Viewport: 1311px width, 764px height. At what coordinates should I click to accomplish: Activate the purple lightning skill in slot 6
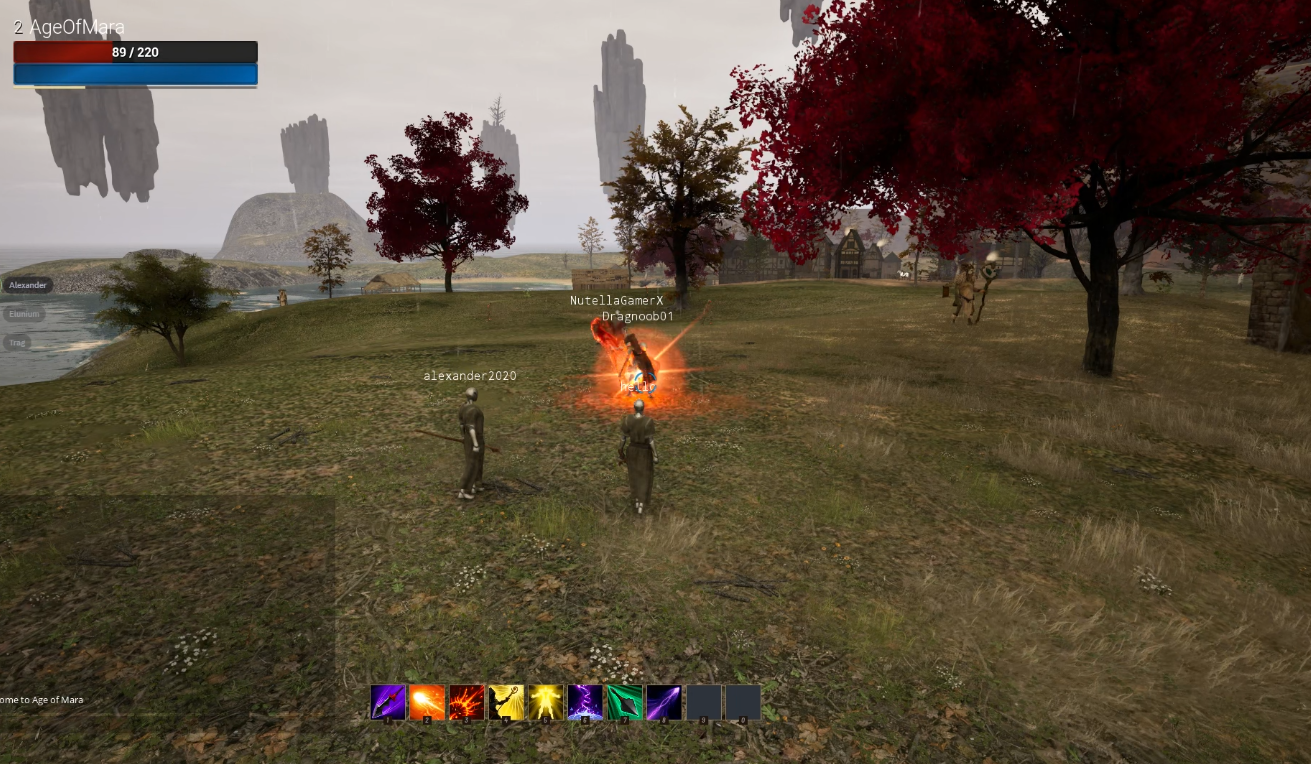(586, 702)
